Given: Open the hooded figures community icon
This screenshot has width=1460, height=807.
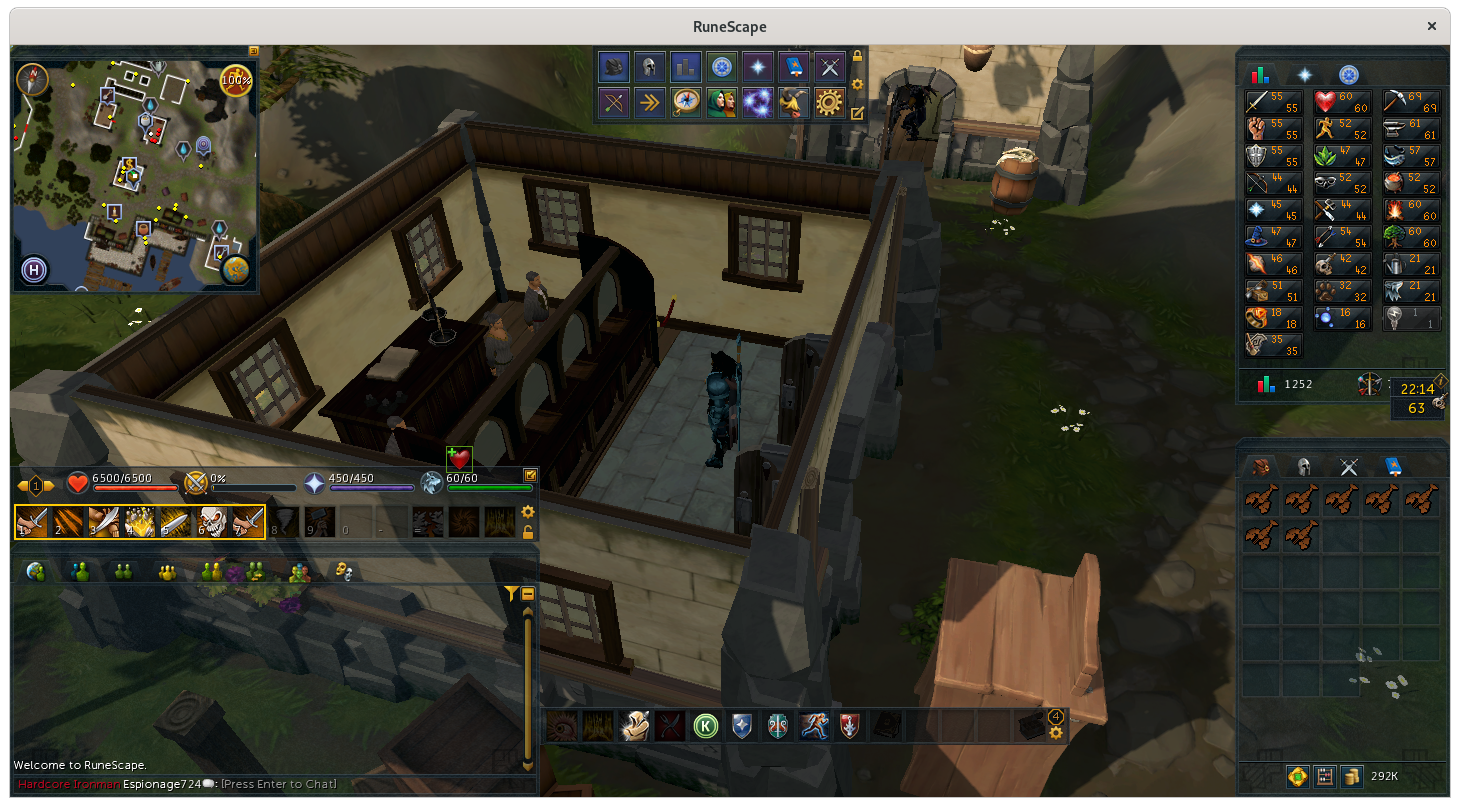Looking at the screenshot, I should coord(721,102).
